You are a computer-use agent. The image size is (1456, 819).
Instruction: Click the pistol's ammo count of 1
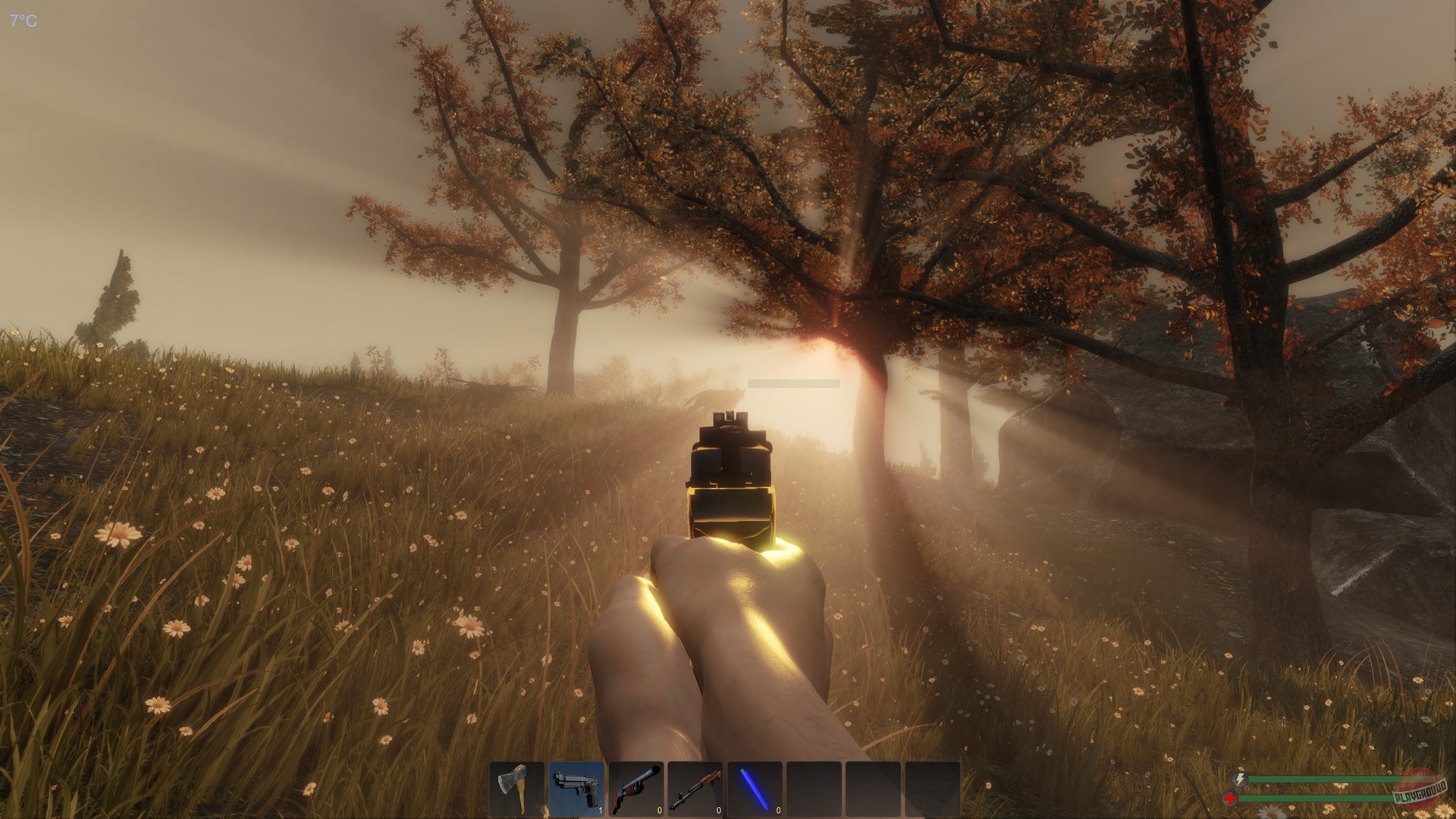pos(599,810)
